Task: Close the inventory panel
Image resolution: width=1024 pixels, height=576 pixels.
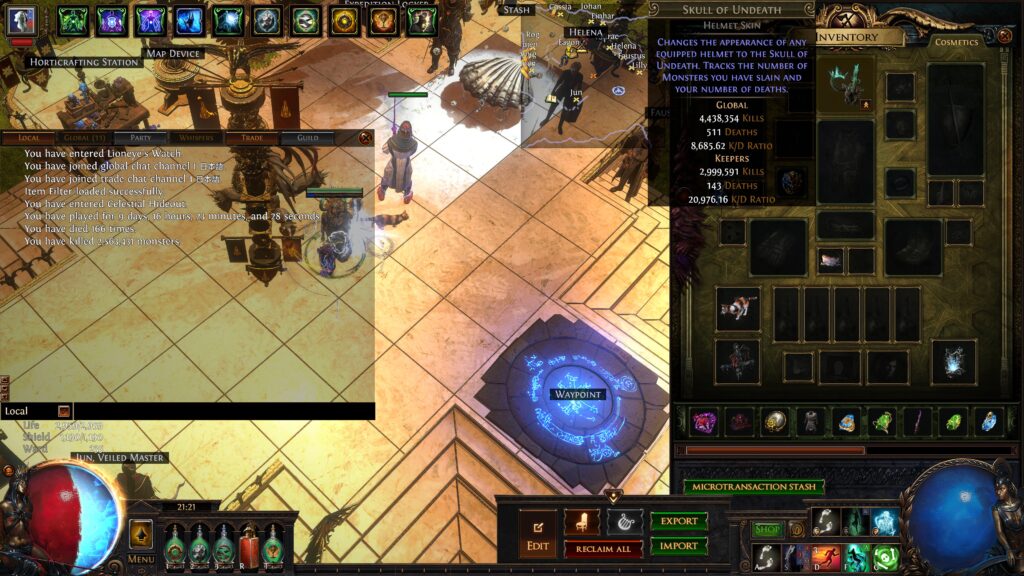Action: click(1005, 36)
